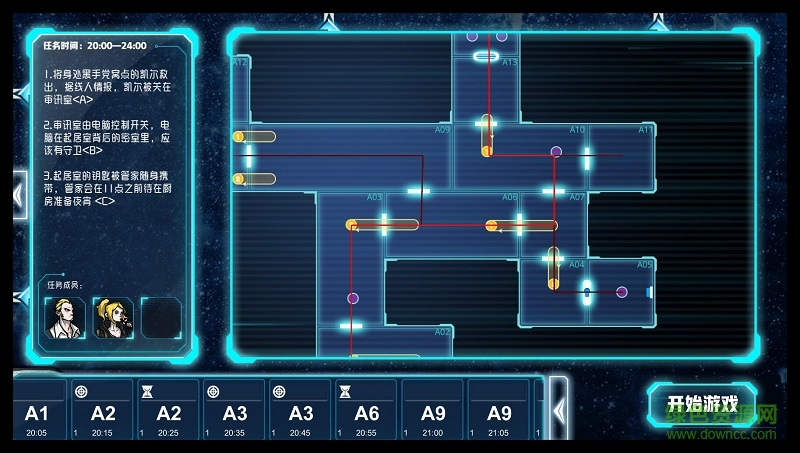Pick the A2 timeline card at 20:15
Image resolution: width=800 pixels, height=453 pixels.
click(102, 411)
